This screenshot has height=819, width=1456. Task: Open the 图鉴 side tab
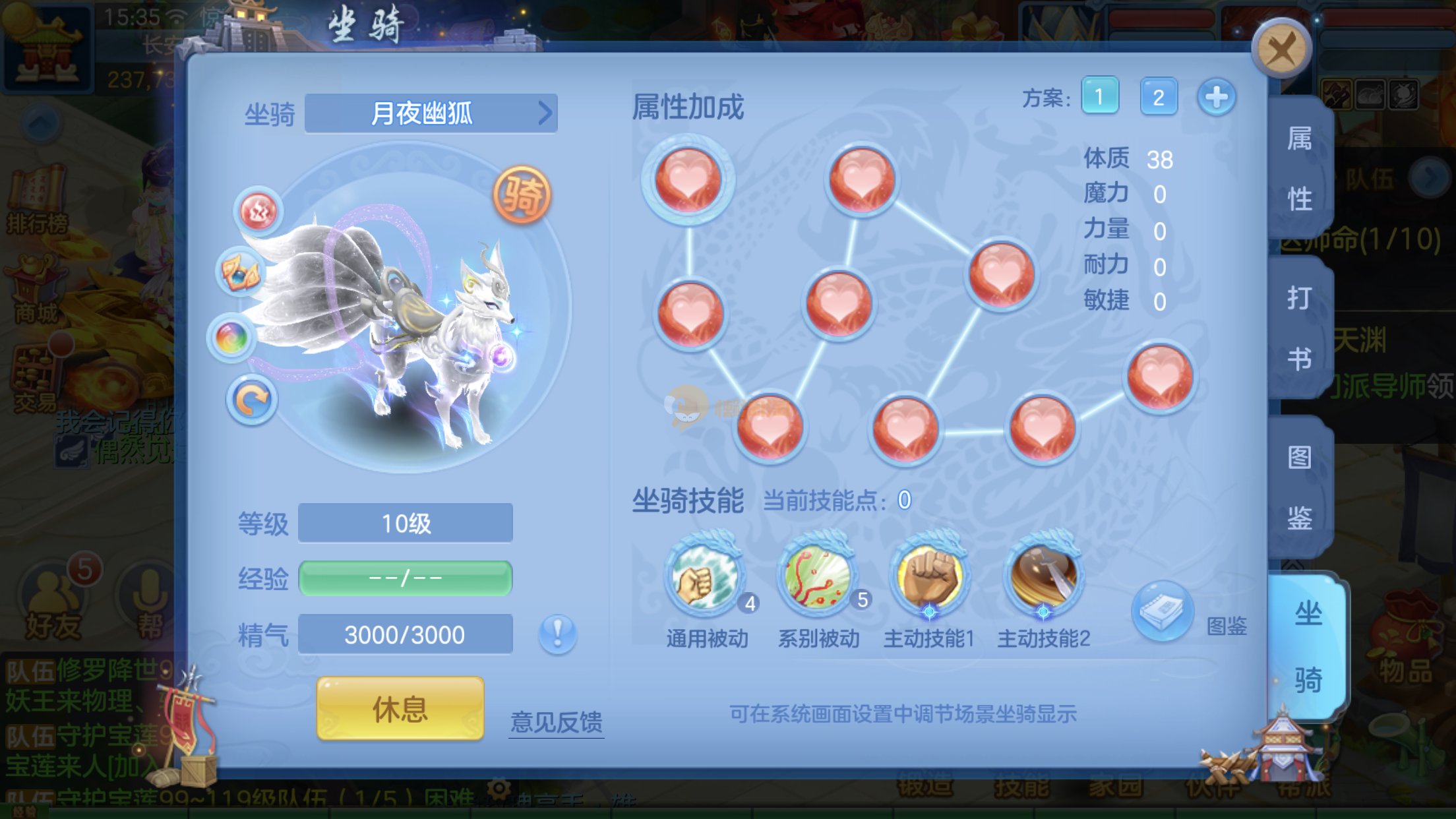click(x=1300, y=487)
